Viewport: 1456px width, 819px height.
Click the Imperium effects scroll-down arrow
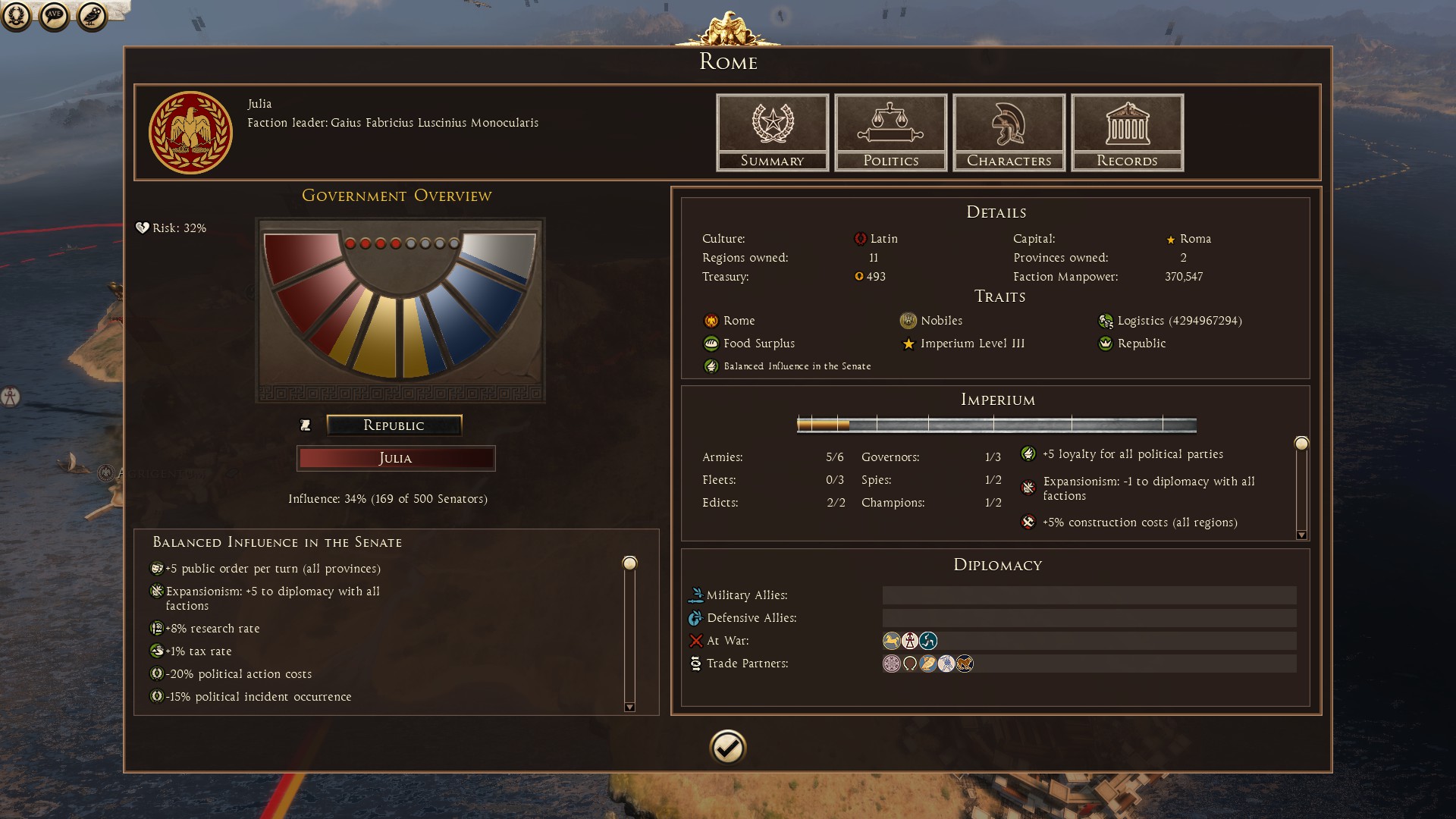click(x=1301, y=535)
